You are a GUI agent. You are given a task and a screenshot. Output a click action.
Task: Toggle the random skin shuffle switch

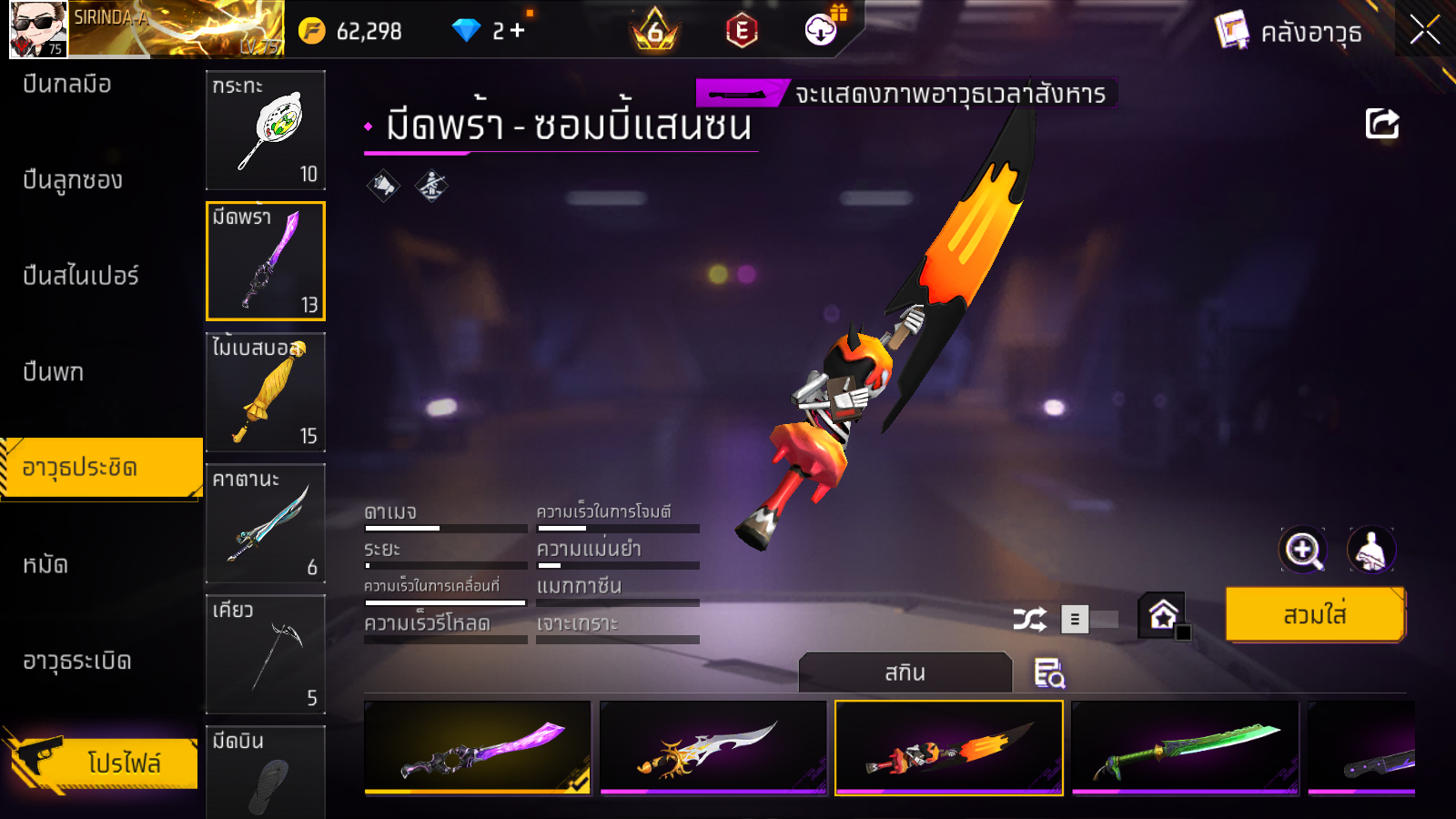pyautogui.click(x=1090, y=620)
